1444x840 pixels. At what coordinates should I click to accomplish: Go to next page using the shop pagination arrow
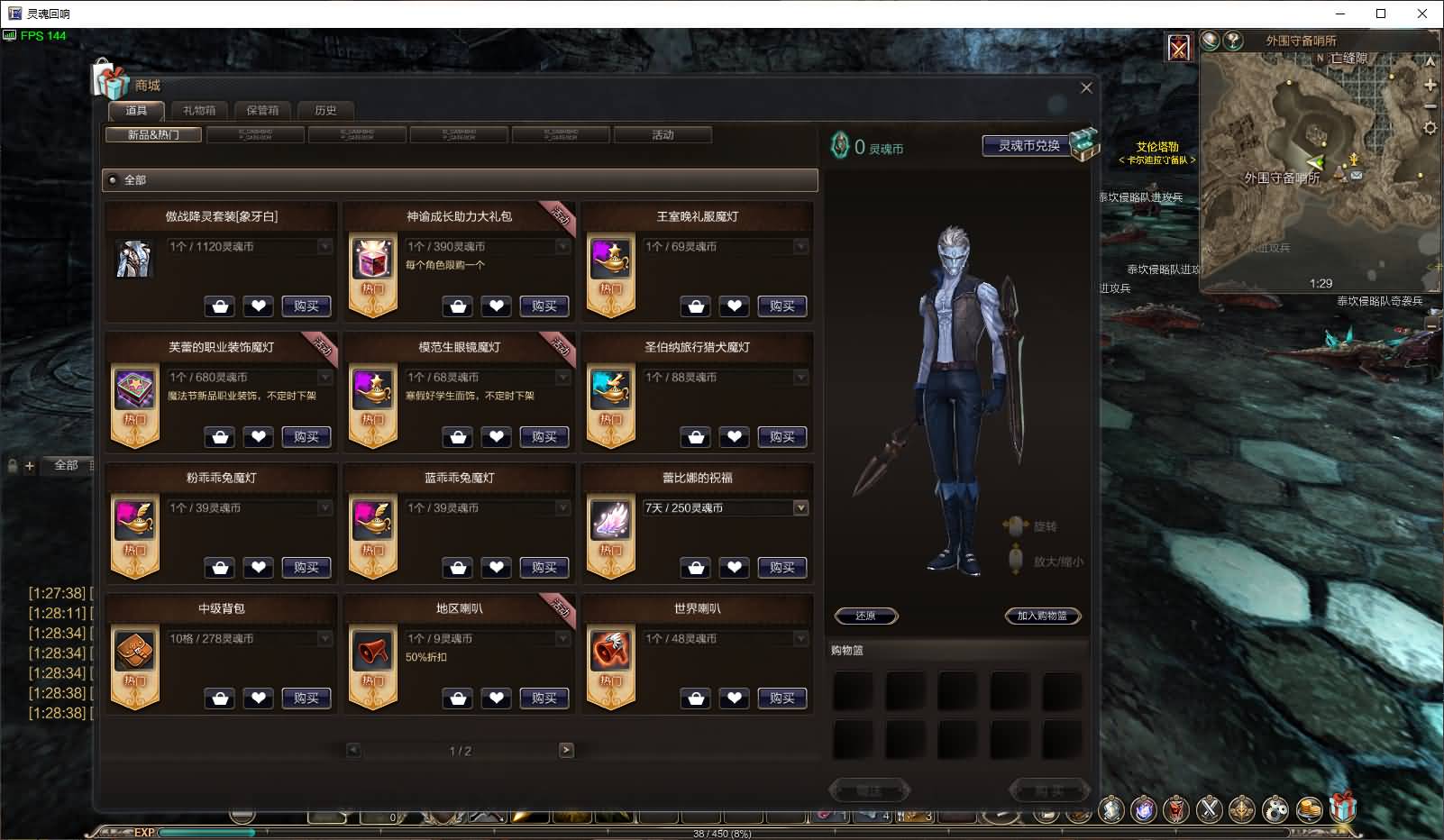pyautogui.click(x=565, y=749)
